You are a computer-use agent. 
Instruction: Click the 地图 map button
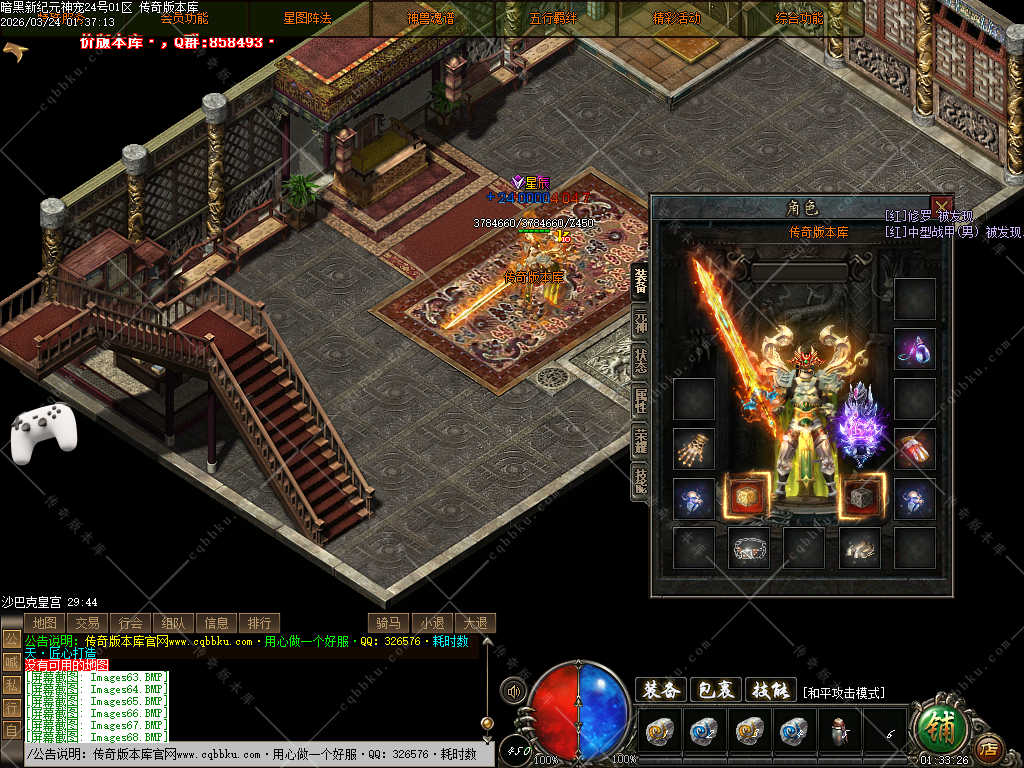click(43, 623)
